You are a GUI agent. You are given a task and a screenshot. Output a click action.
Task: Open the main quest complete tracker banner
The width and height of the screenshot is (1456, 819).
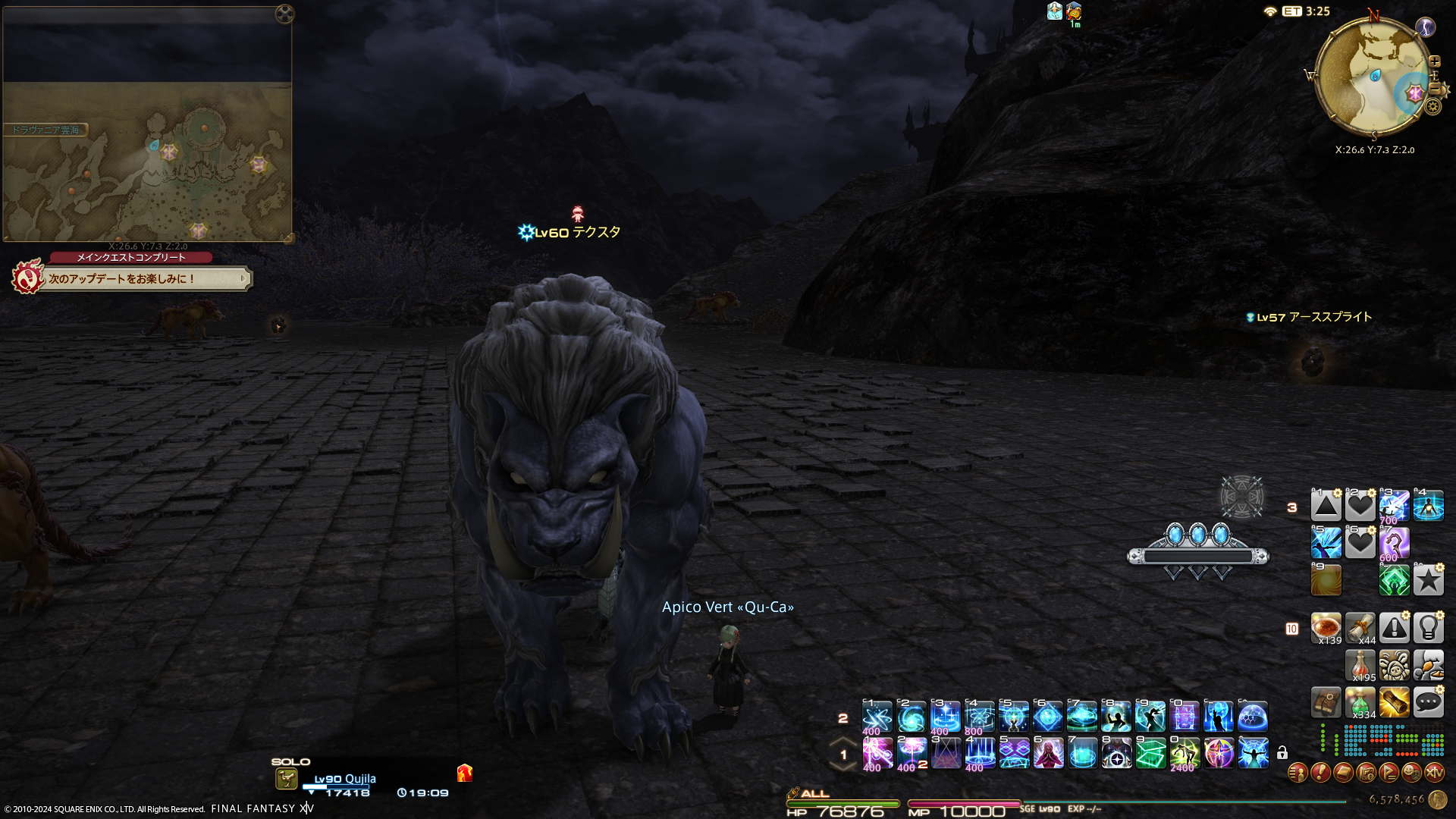point(144,279)
